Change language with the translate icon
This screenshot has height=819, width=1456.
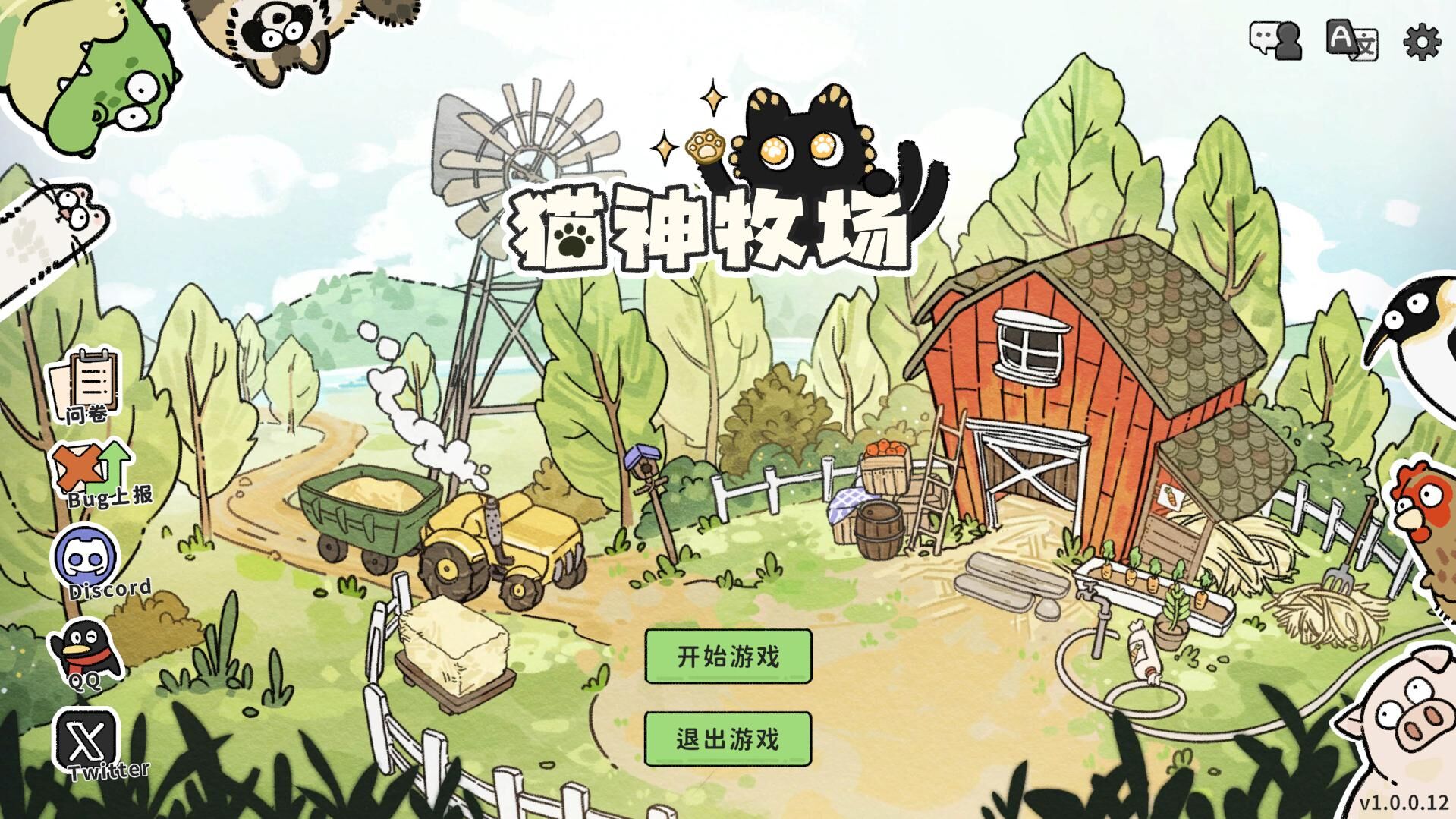pos(1351,40)
